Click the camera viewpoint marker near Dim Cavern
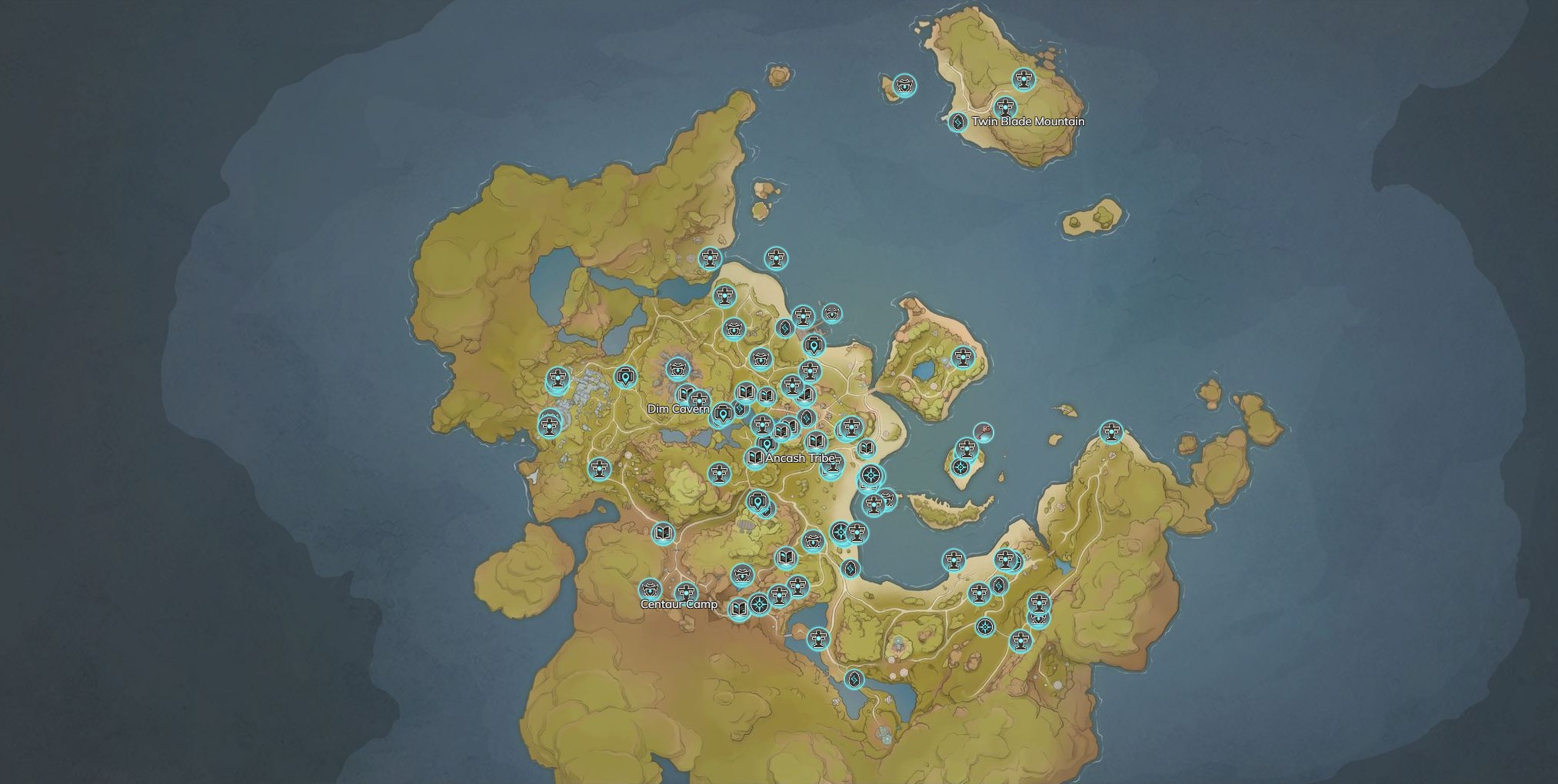1558x784 pixels. pyautogui.click(x=723, y=414)
